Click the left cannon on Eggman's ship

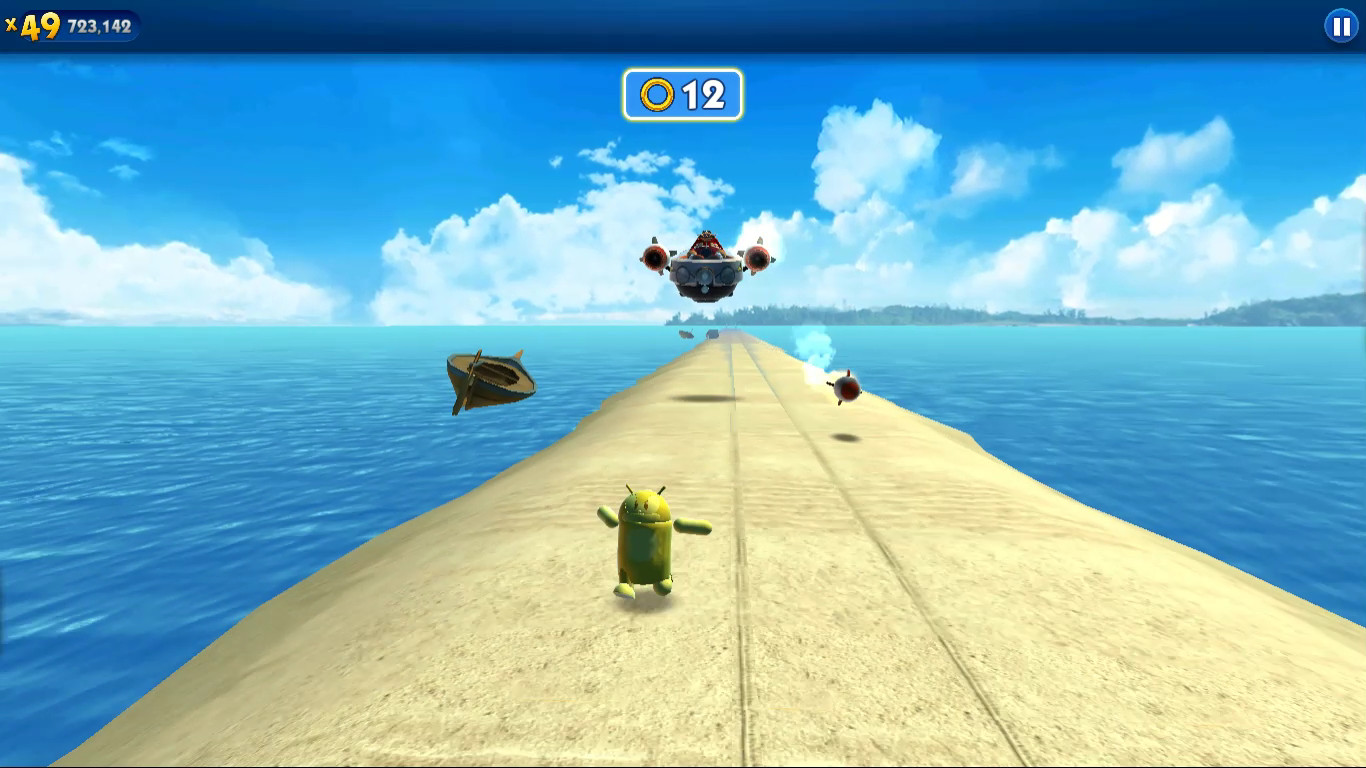[656, 260]
